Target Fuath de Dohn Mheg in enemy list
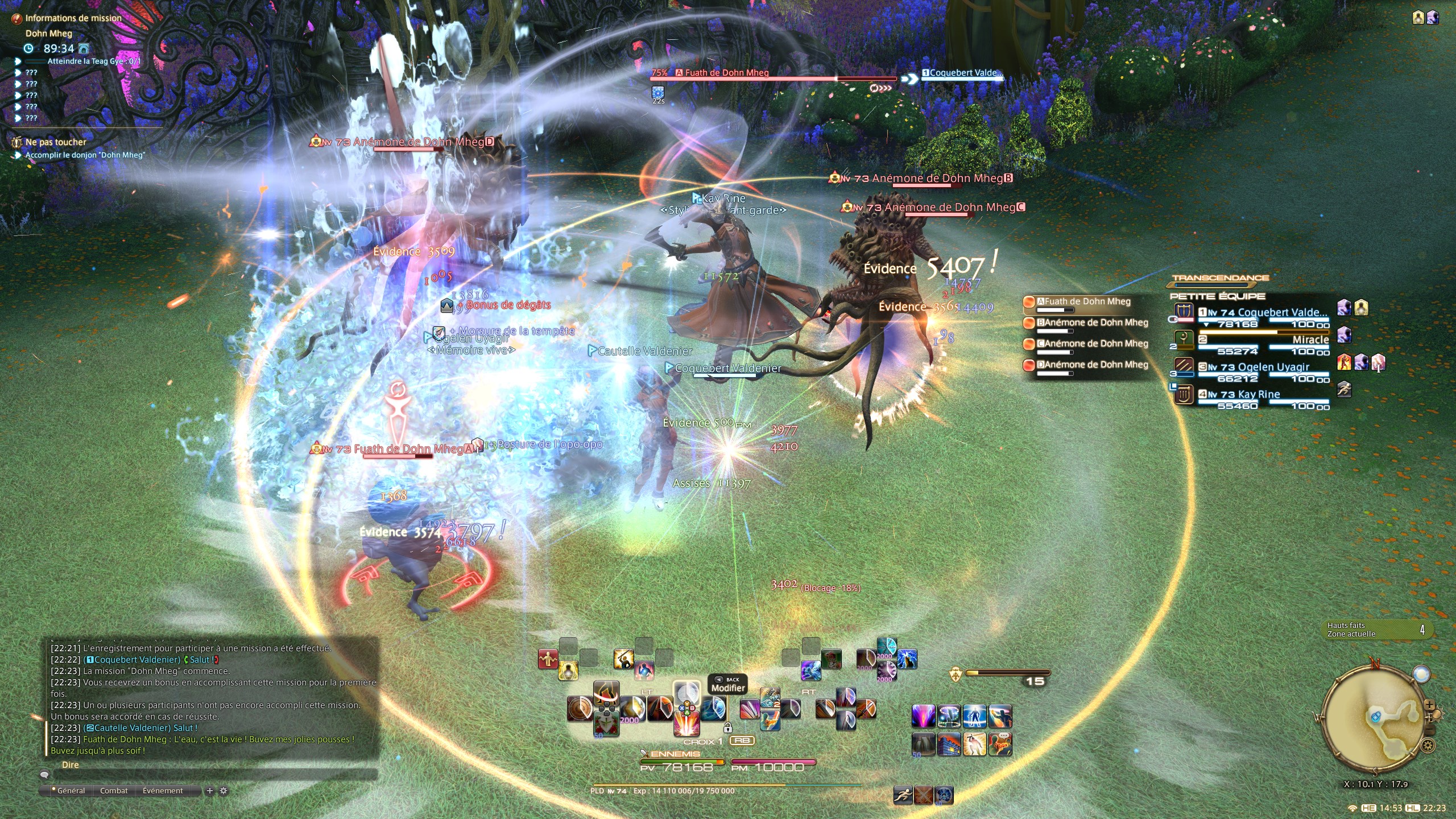This screenshot has height=819, width=1456. pyautogui.click(x=1087, y=302)
